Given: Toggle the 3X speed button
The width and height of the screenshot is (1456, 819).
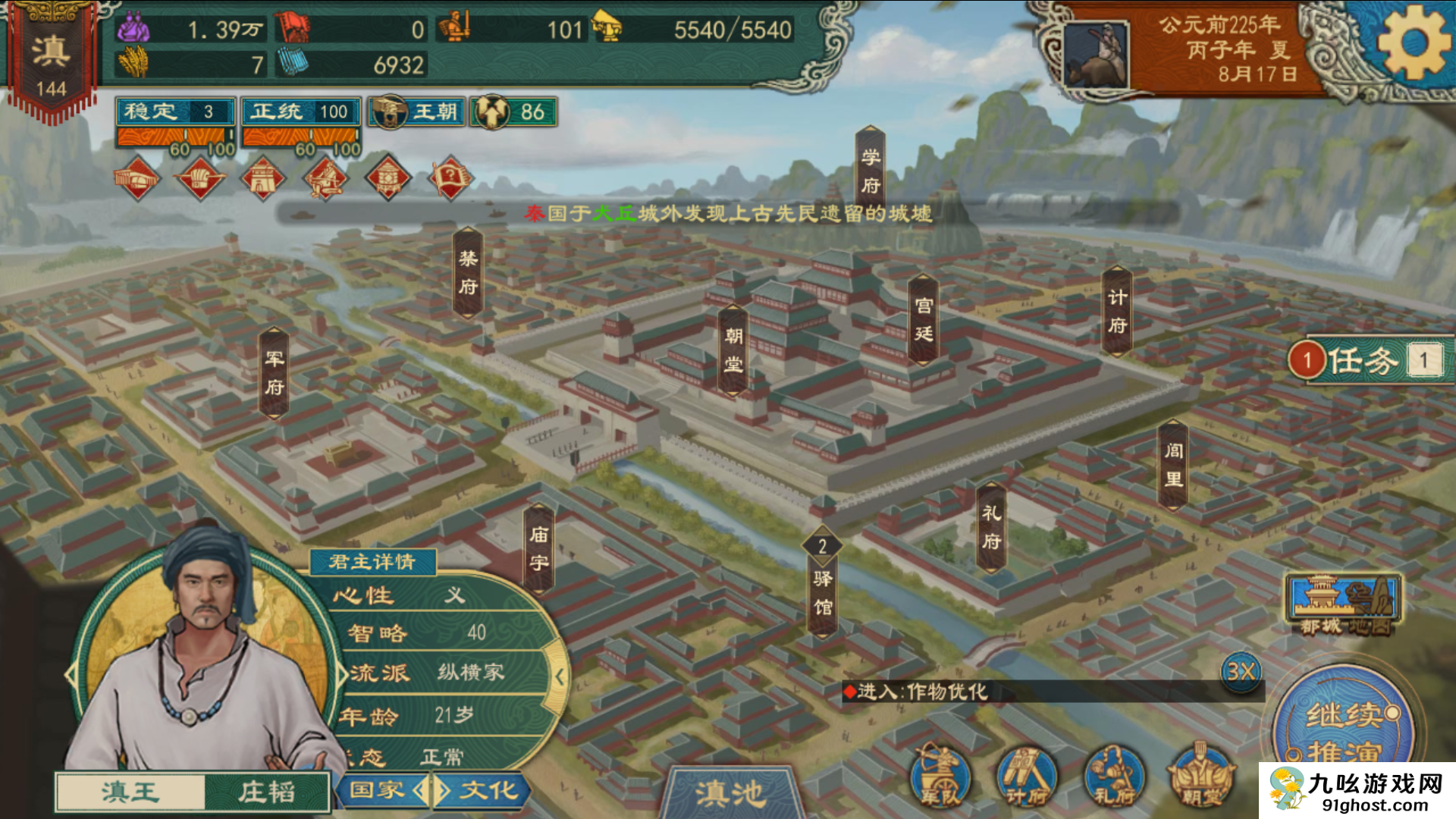Looking at the screenshot, I should pyautogui.click(x=1241, y=672).
